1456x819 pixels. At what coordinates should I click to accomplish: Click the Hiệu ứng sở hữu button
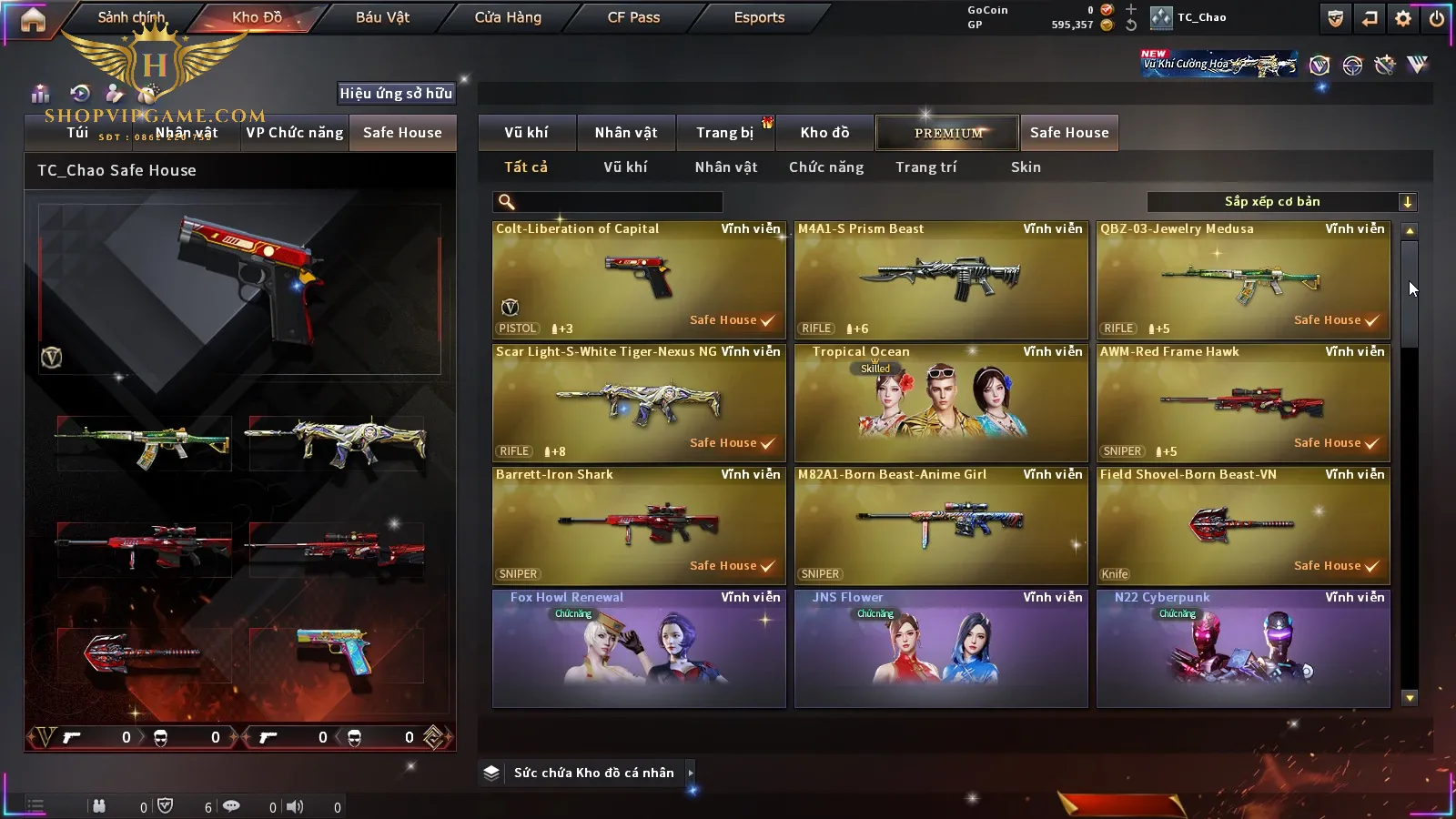tap(396, 93)
